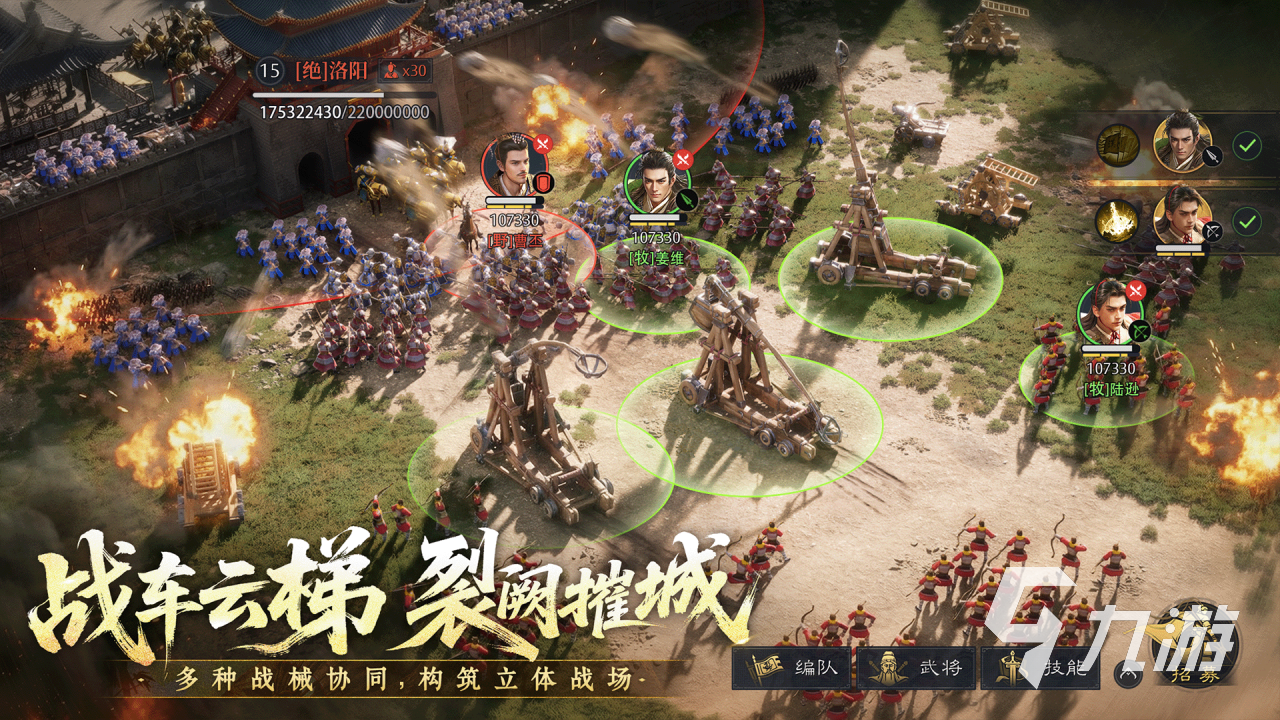
Task: Open the 武将 generals menu
Action: coord(915,668)
